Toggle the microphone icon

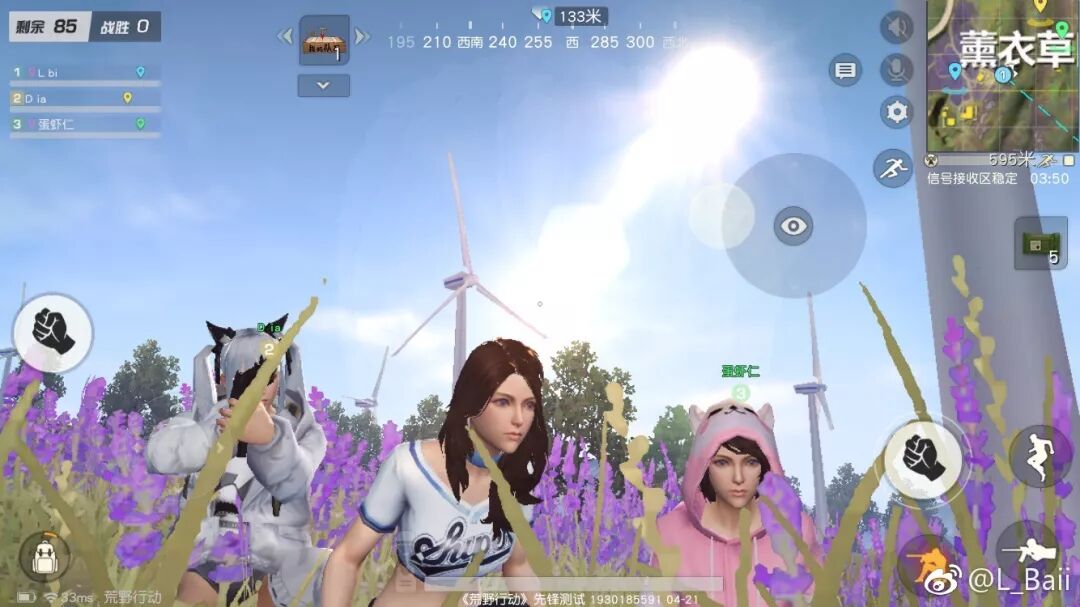click(x=896, y=70)
